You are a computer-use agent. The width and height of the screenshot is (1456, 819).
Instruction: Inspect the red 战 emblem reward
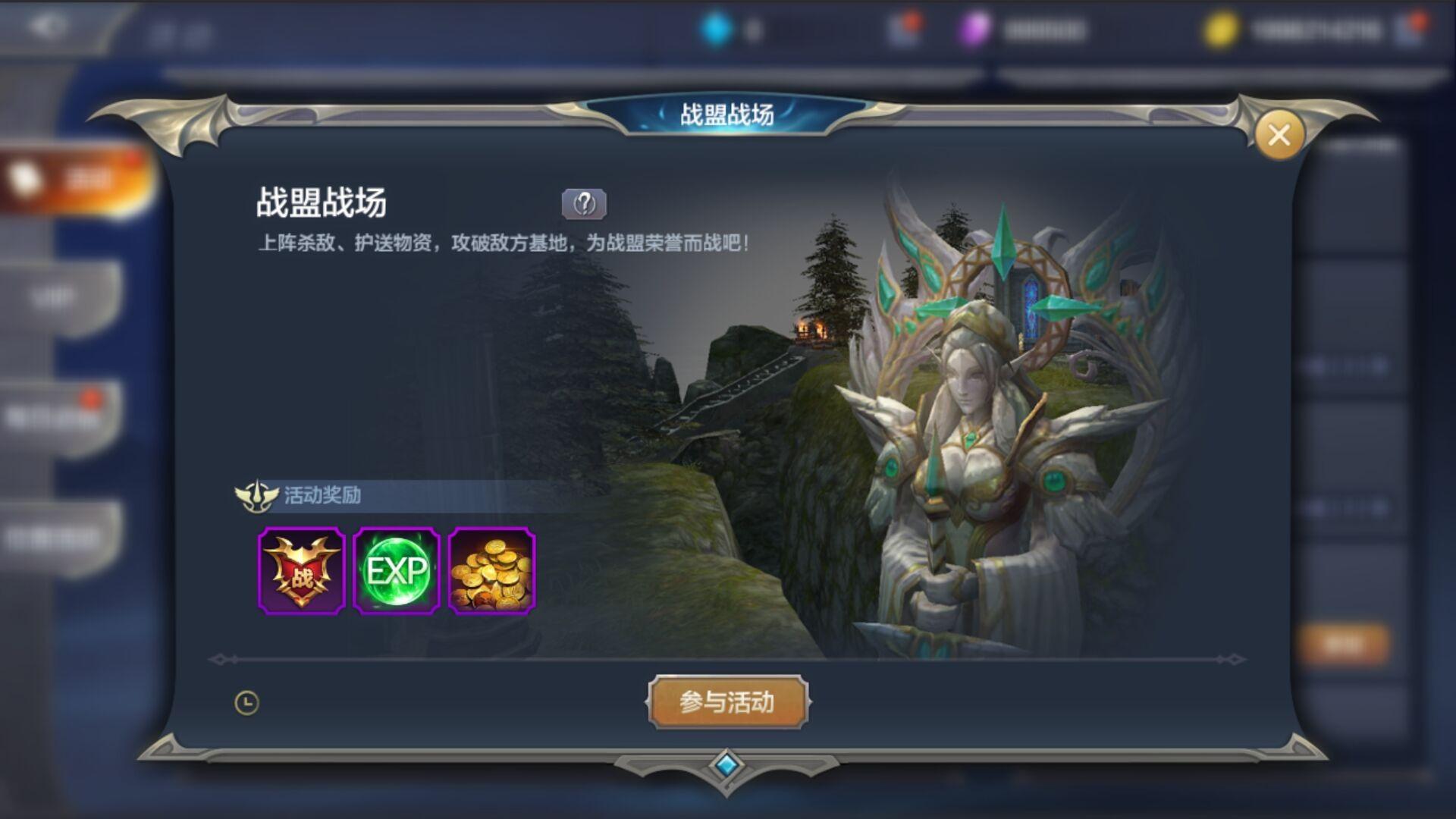pyautogui.click(x=302, y=571)
